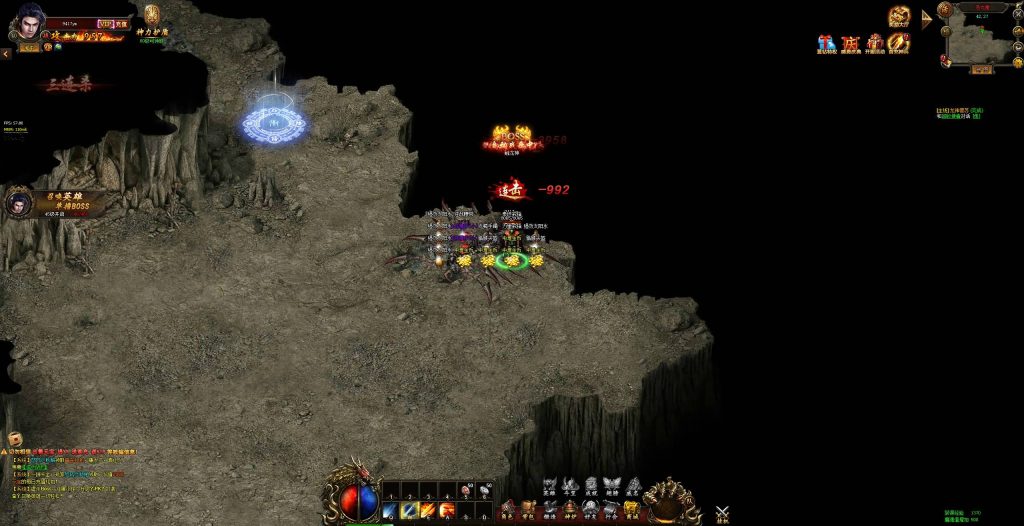Image resolution: width=1024 pixels, height=526 pixels.
Task: Collapse the left side panel arrow
Action: (4, 54)
